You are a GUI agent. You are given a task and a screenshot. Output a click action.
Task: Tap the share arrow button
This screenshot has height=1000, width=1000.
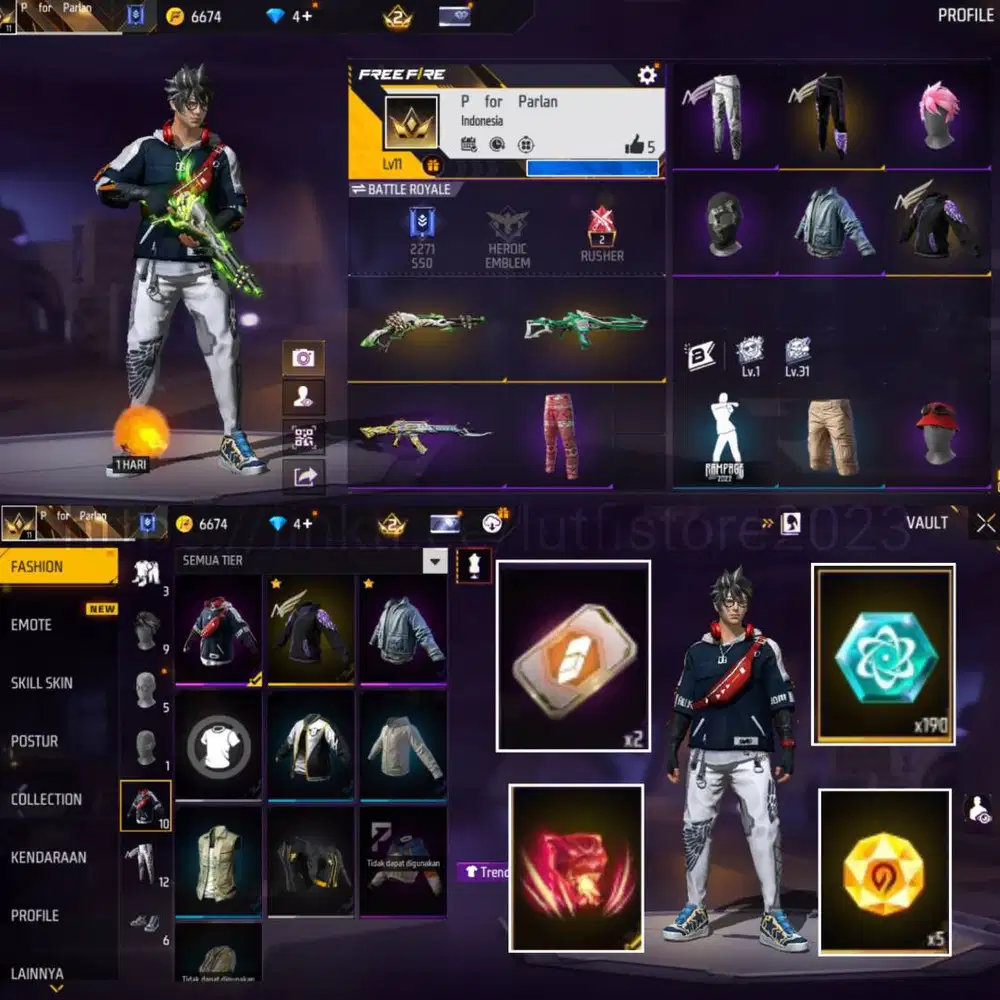(x=303, y=476)
